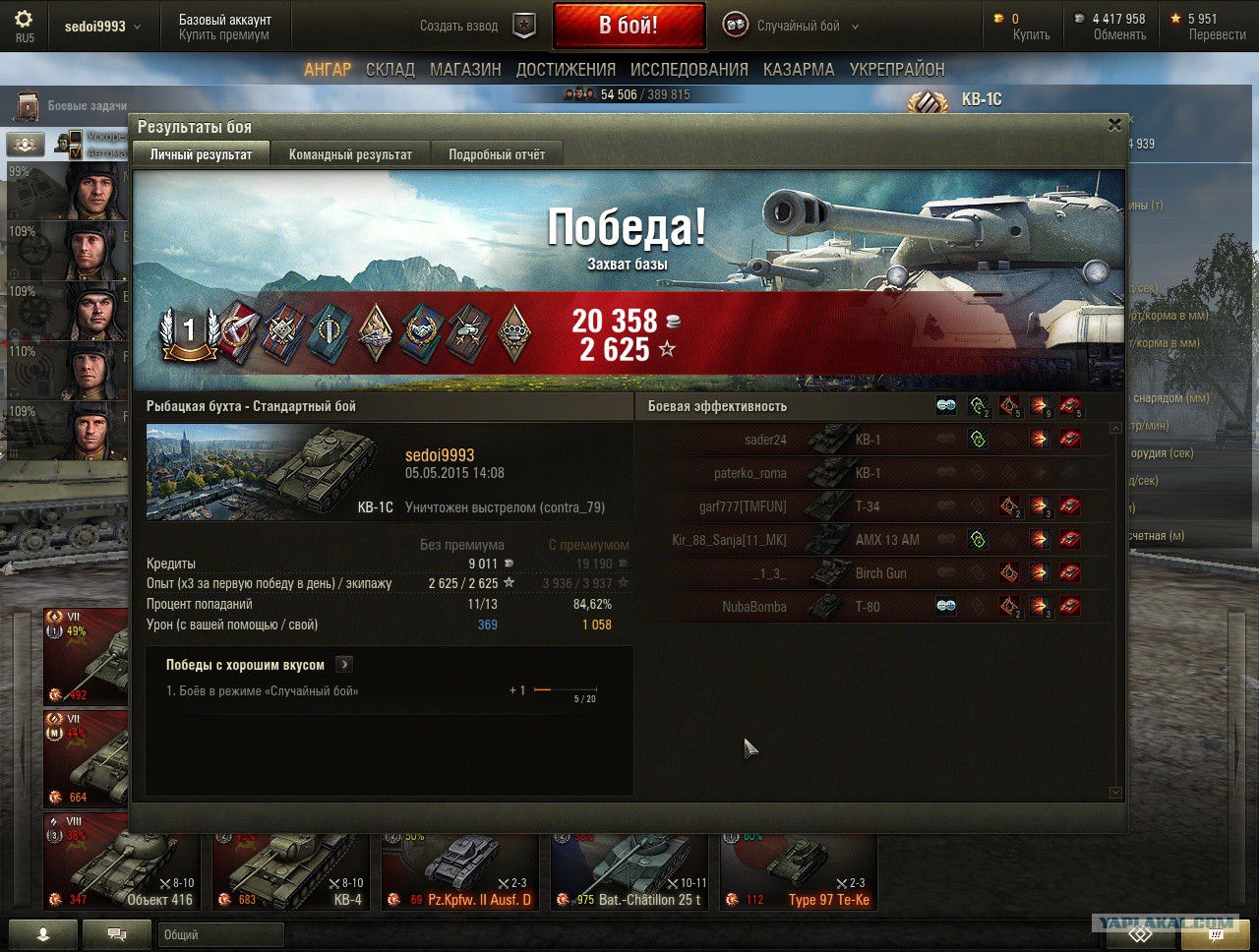
Task: Open the gear settings menu icon
Action: [x=24, y=20]
